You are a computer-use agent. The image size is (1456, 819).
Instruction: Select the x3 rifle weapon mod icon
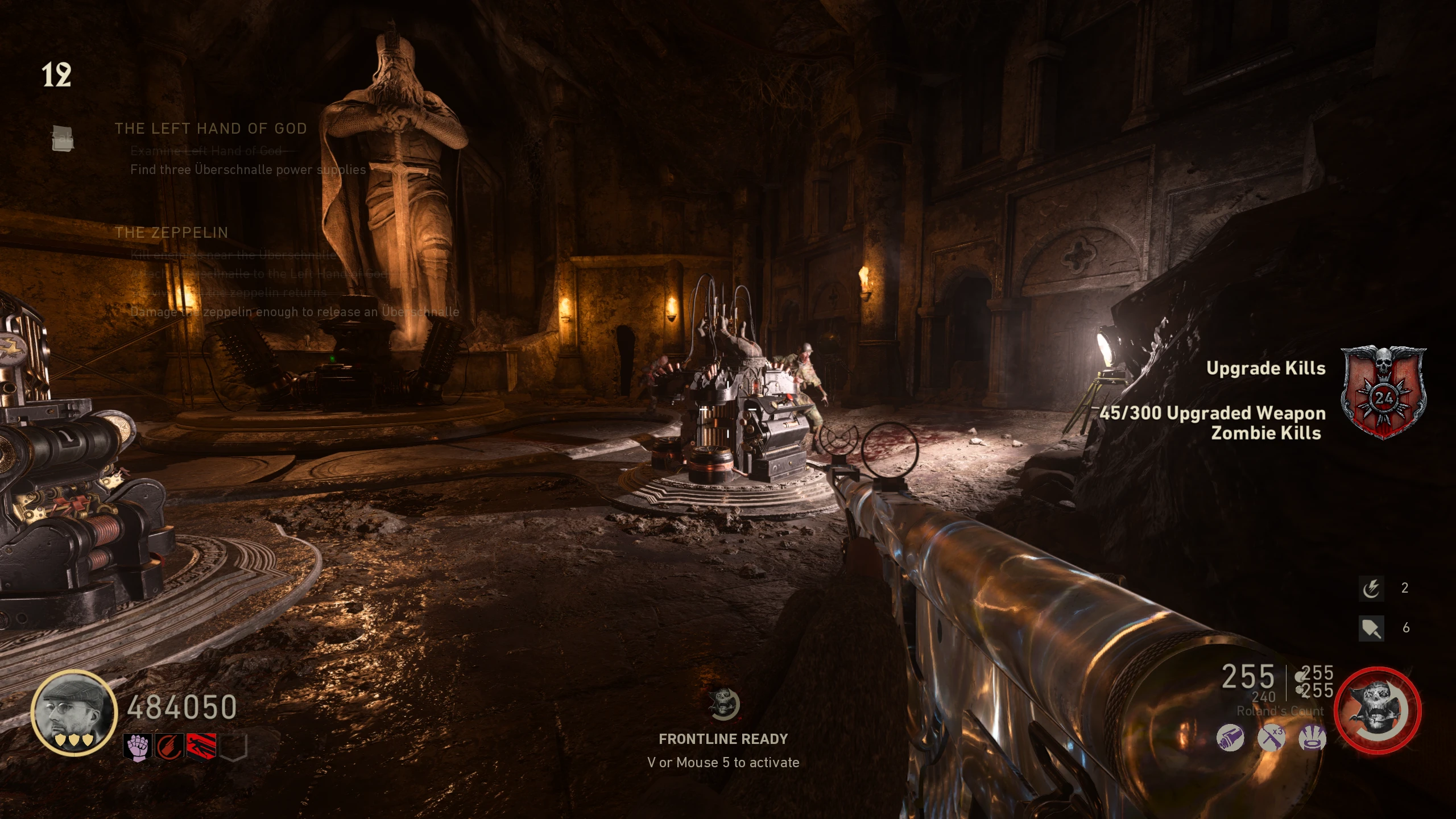(1271, 738)
